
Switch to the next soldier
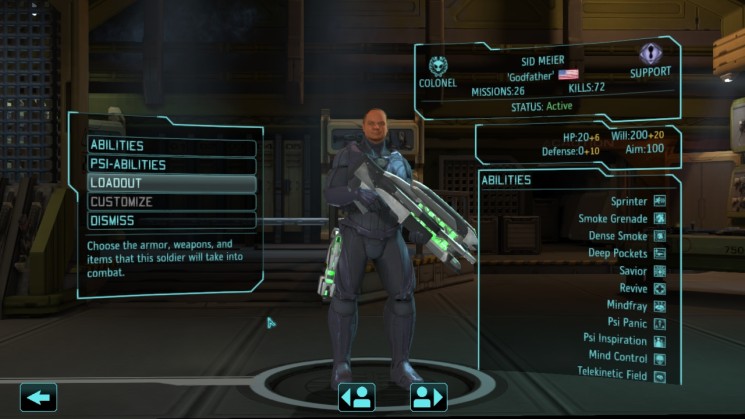(427, 397)
